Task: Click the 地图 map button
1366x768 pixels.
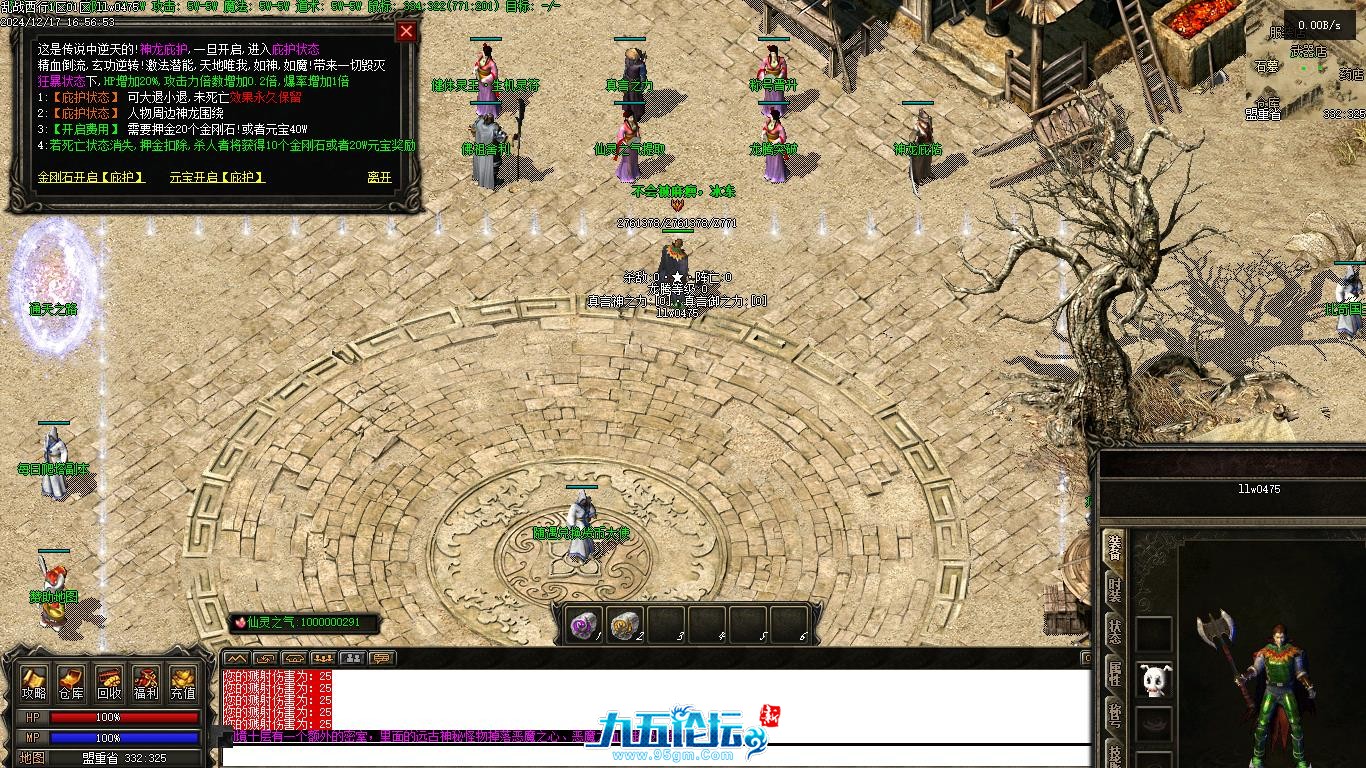Action: [33, 758]
